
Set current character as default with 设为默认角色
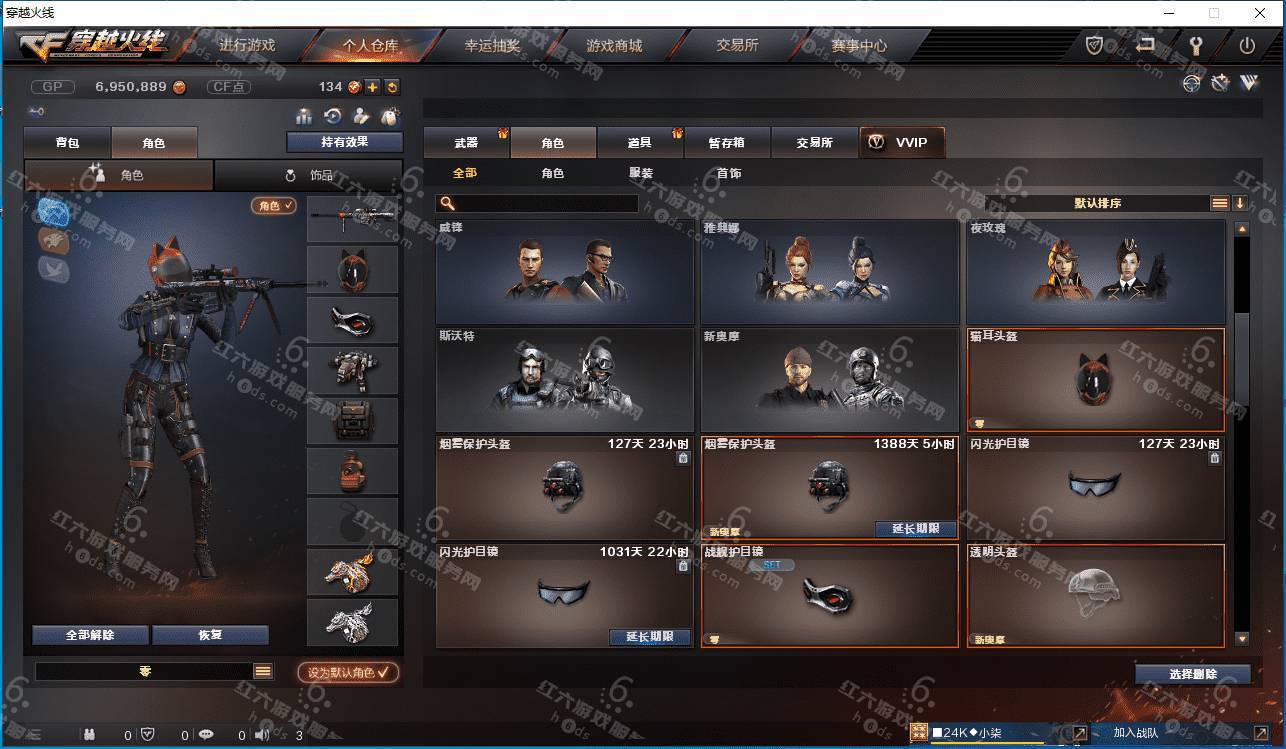pos(348,673)
